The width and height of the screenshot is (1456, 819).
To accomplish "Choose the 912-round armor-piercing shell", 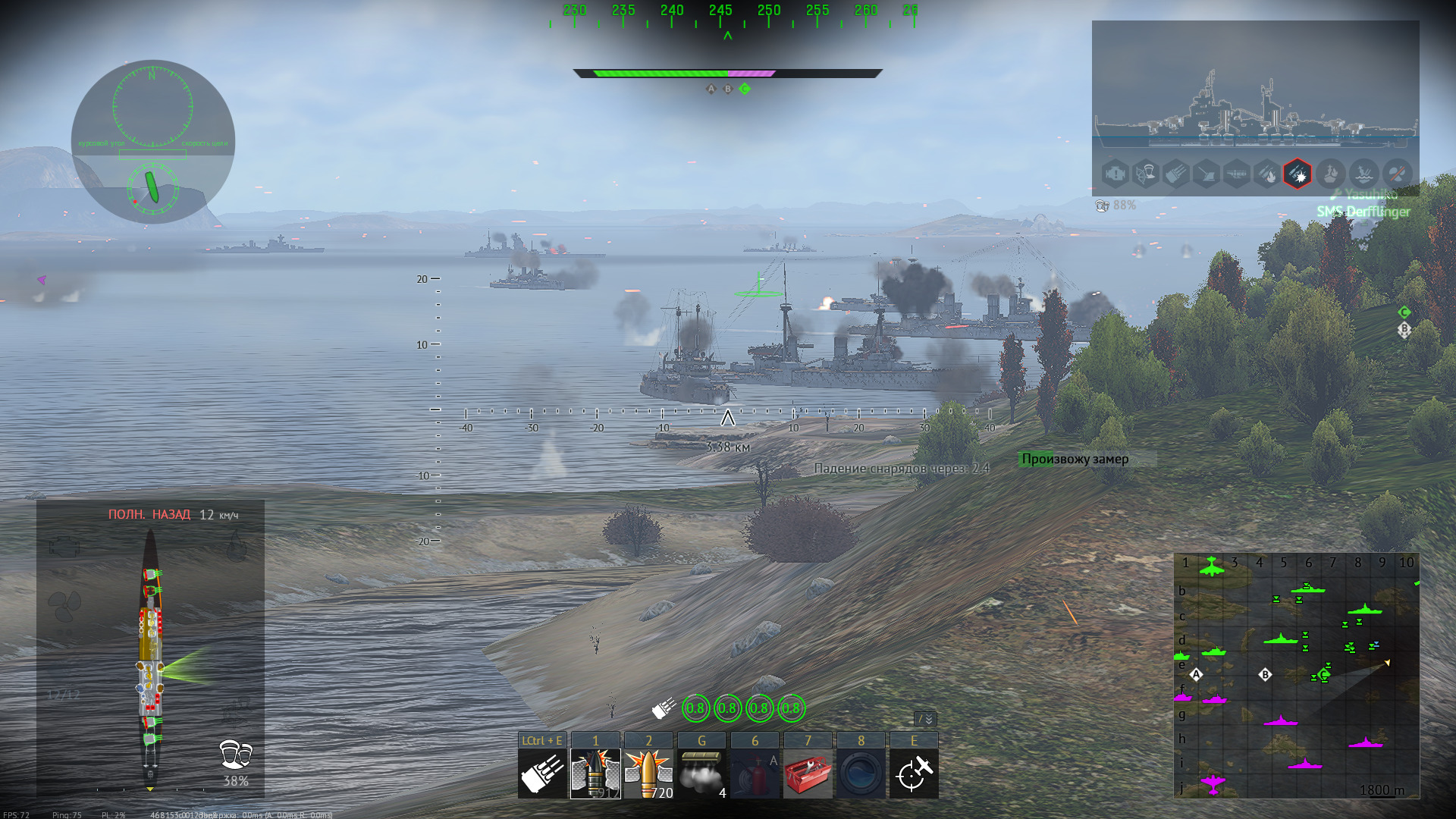I will click(595, 773).
